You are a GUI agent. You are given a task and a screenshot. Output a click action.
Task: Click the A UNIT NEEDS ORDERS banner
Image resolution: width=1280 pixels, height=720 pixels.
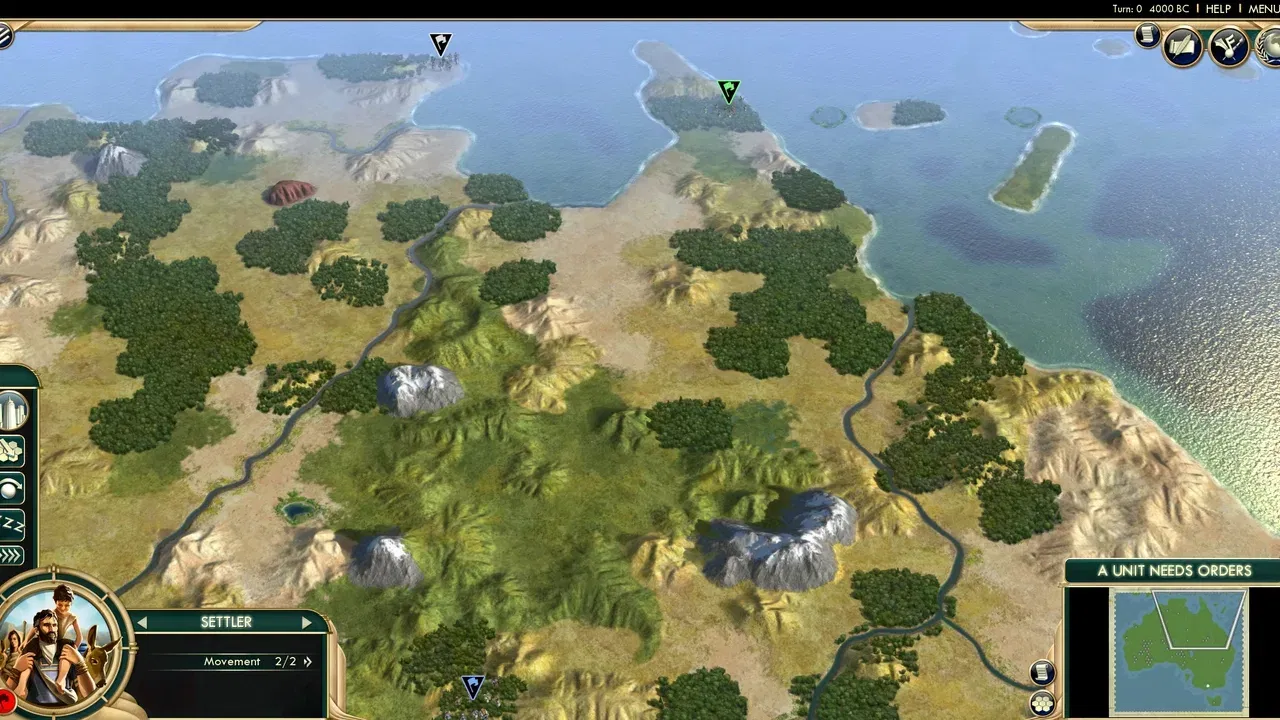(x=1174, y=570)
